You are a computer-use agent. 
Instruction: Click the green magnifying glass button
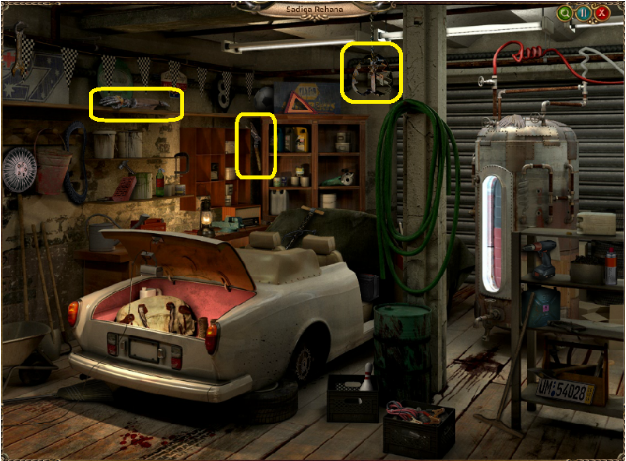(565, 14)
